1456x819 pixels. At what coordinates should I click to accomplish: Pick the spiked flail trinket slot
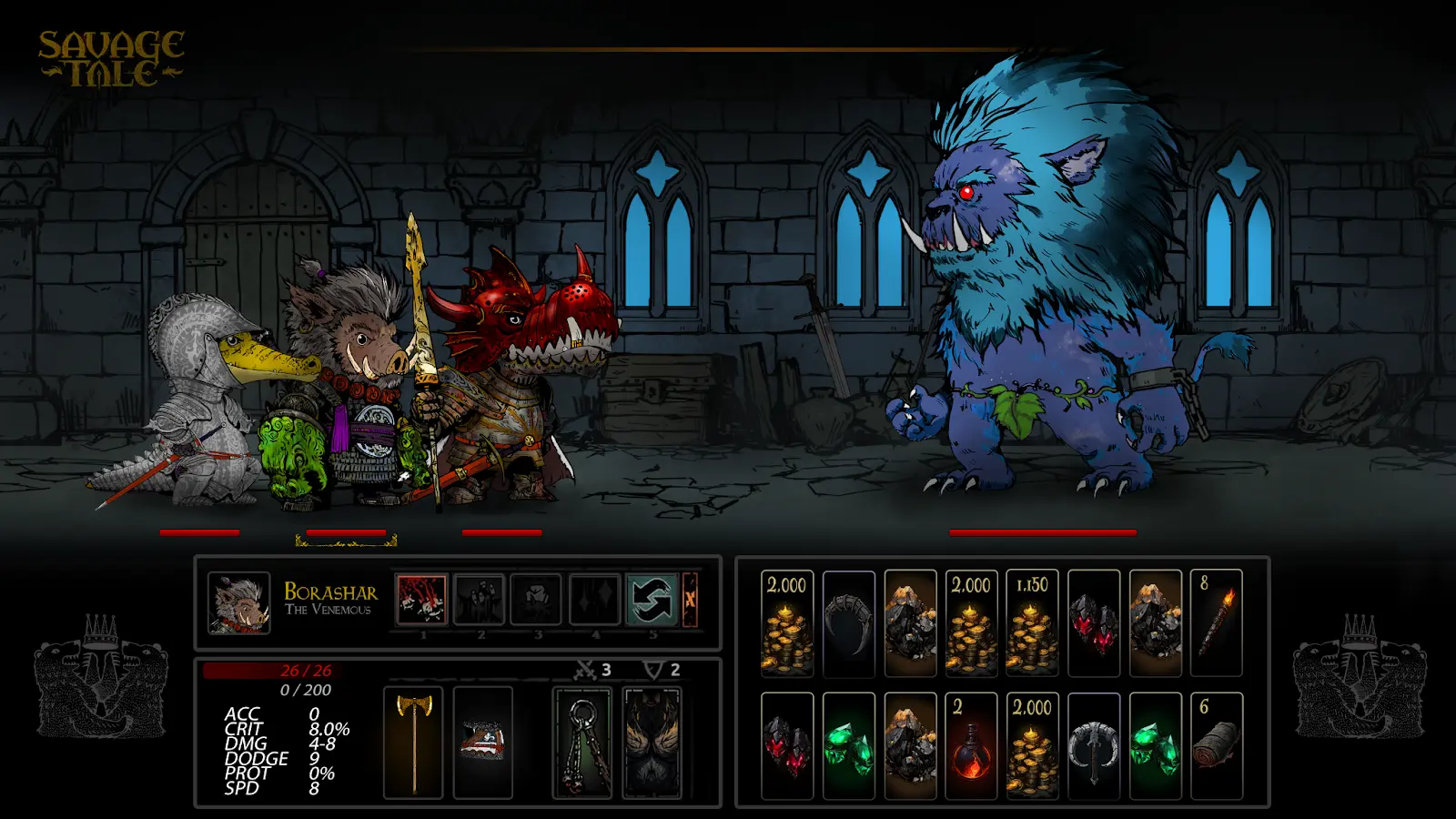click(582, 743)
